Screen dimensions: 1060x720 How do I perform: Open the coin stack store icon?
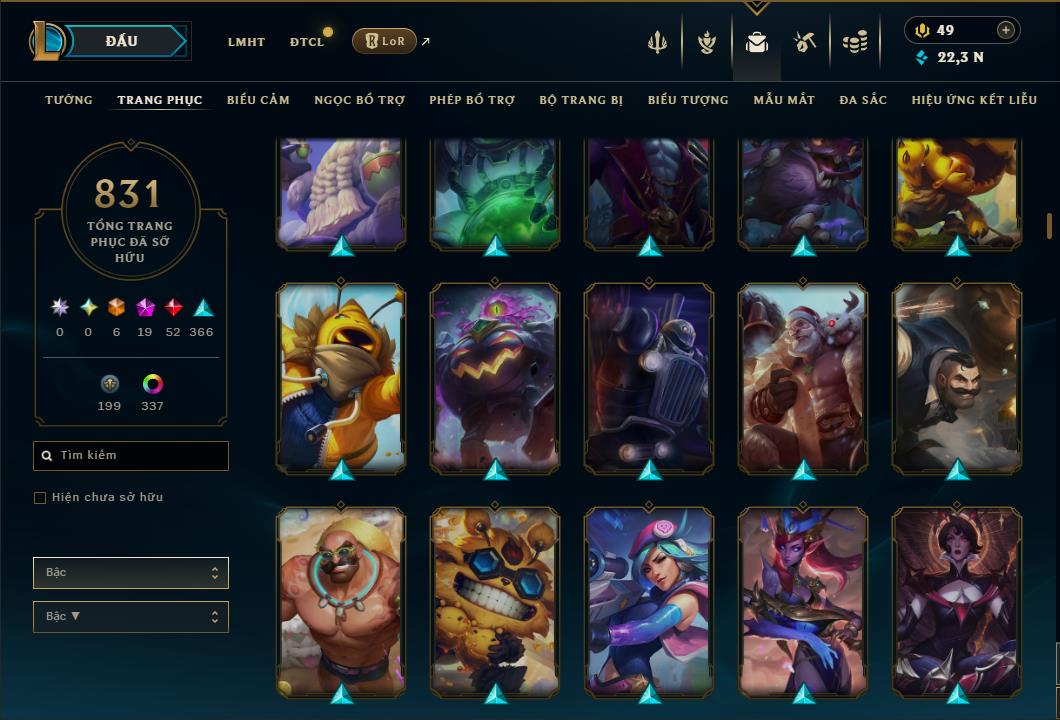[x=854, y=42]
